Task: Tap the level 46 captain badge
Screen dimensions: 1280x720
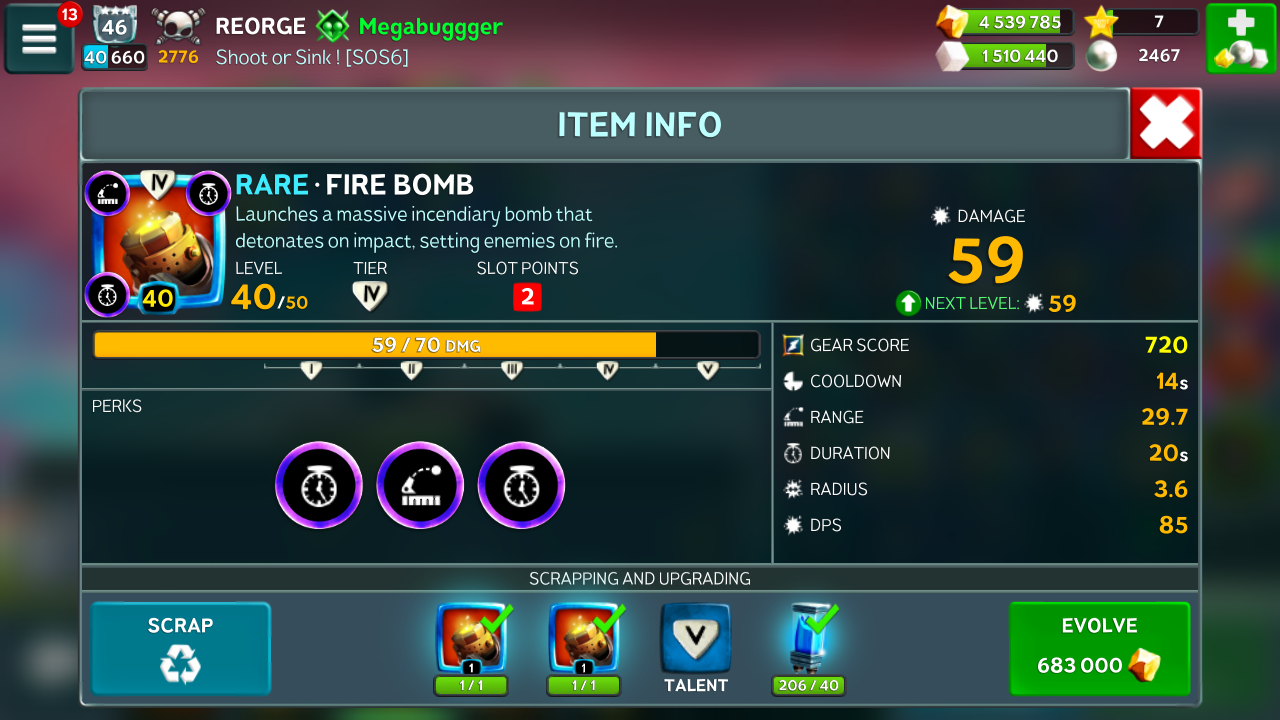Action: pos(114,24)
